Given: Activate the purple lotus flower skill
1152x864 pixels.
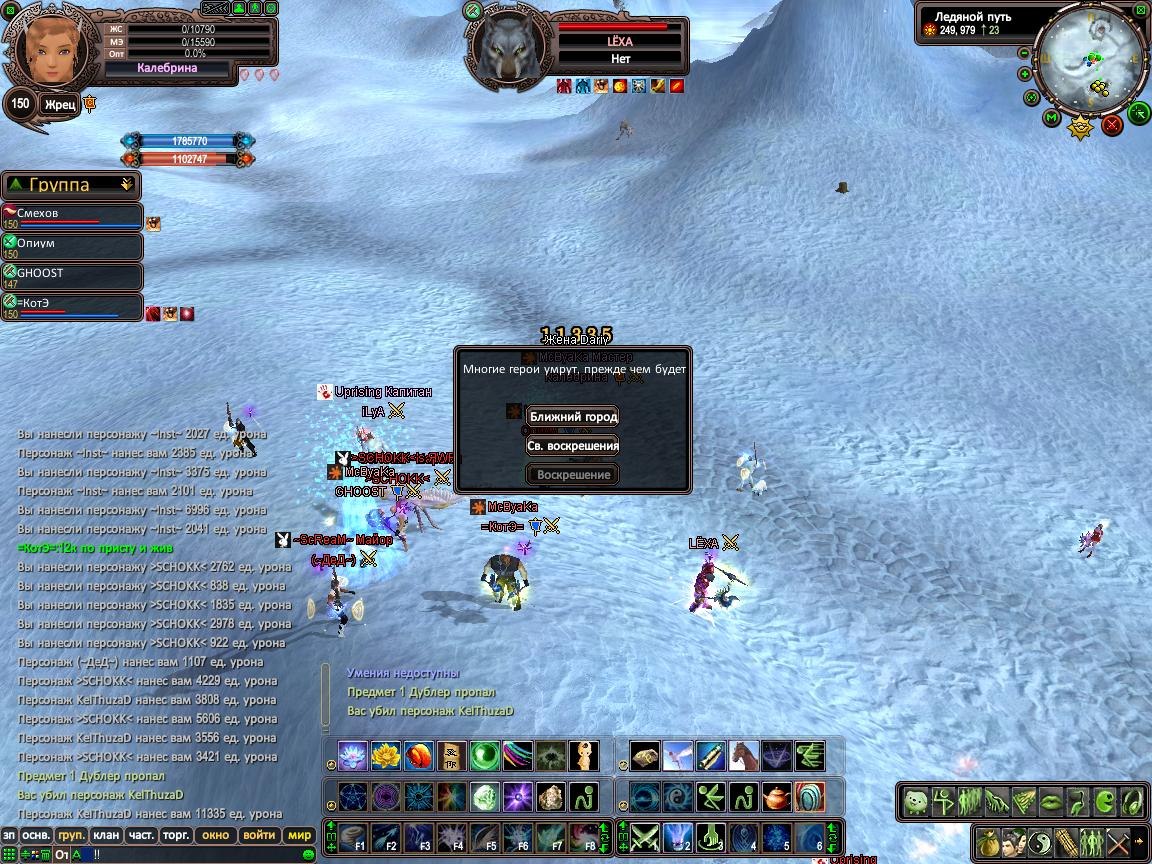Looking at the screenshot, I should pos(353,756).
